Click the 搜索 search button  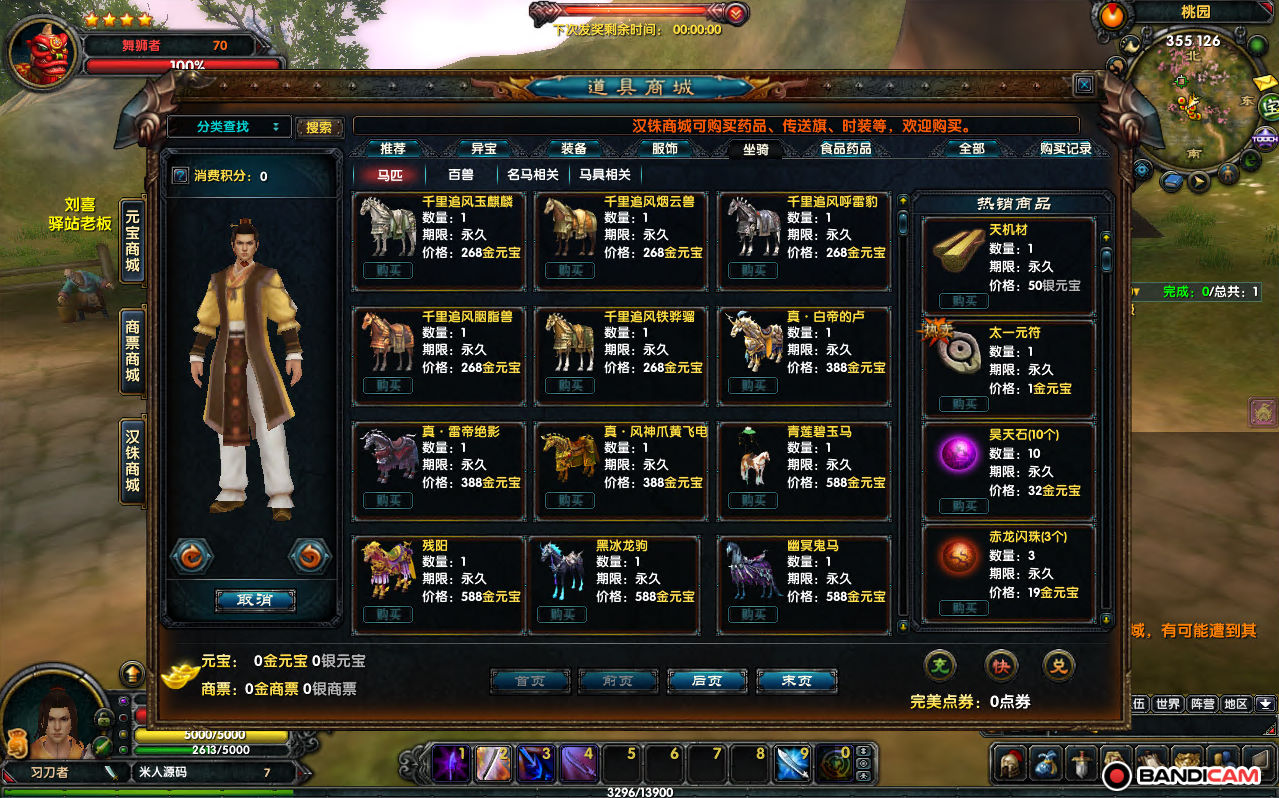[319, 128]
